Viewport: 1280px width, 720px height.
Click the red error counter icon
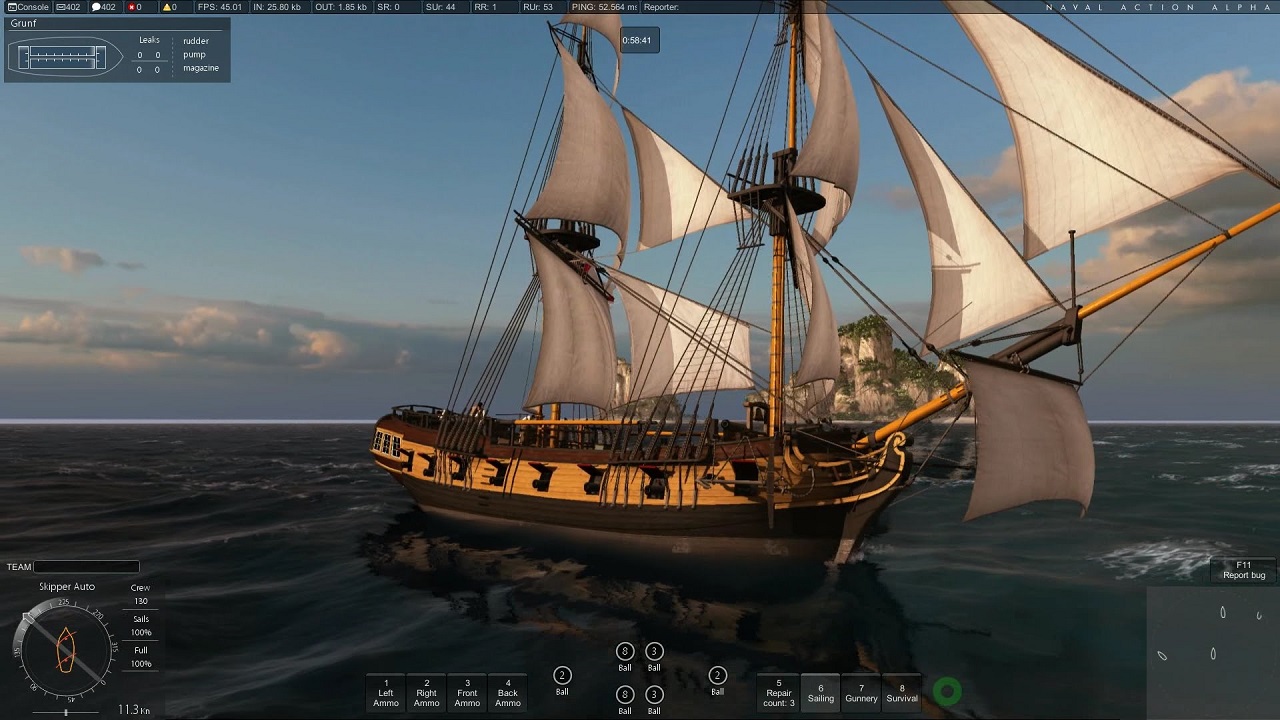135,7
